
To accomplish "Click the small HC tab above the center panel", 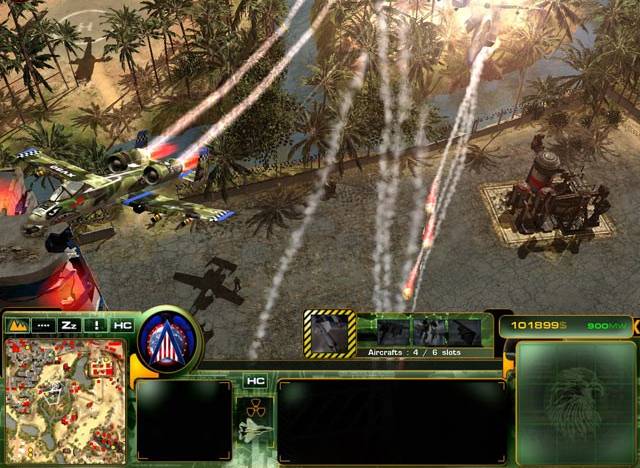I will point(255,381).
